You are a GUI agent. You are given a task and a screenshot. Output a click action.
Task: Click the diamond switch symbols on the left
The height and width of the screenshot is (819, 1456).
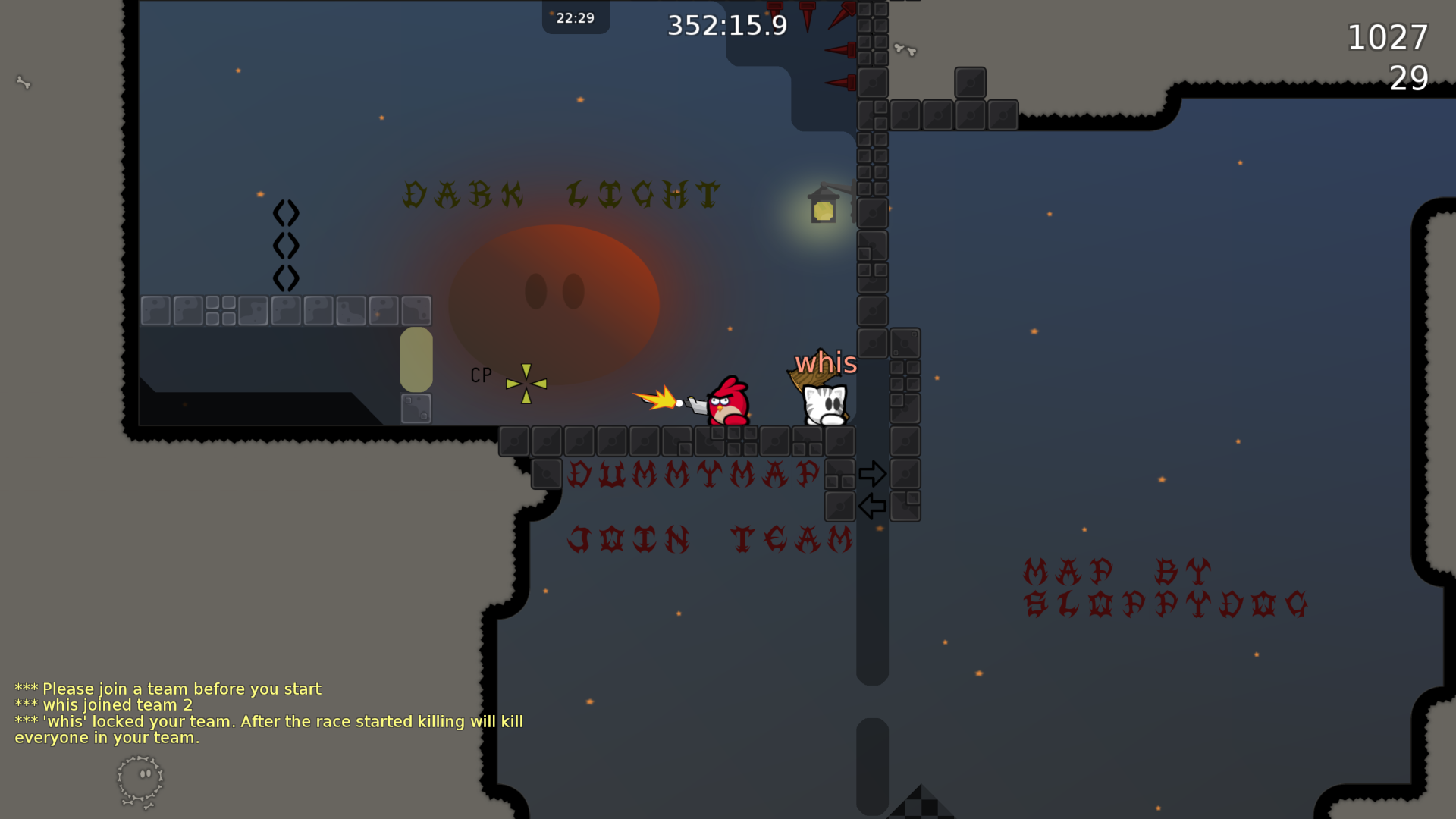(x=287, y=243)
